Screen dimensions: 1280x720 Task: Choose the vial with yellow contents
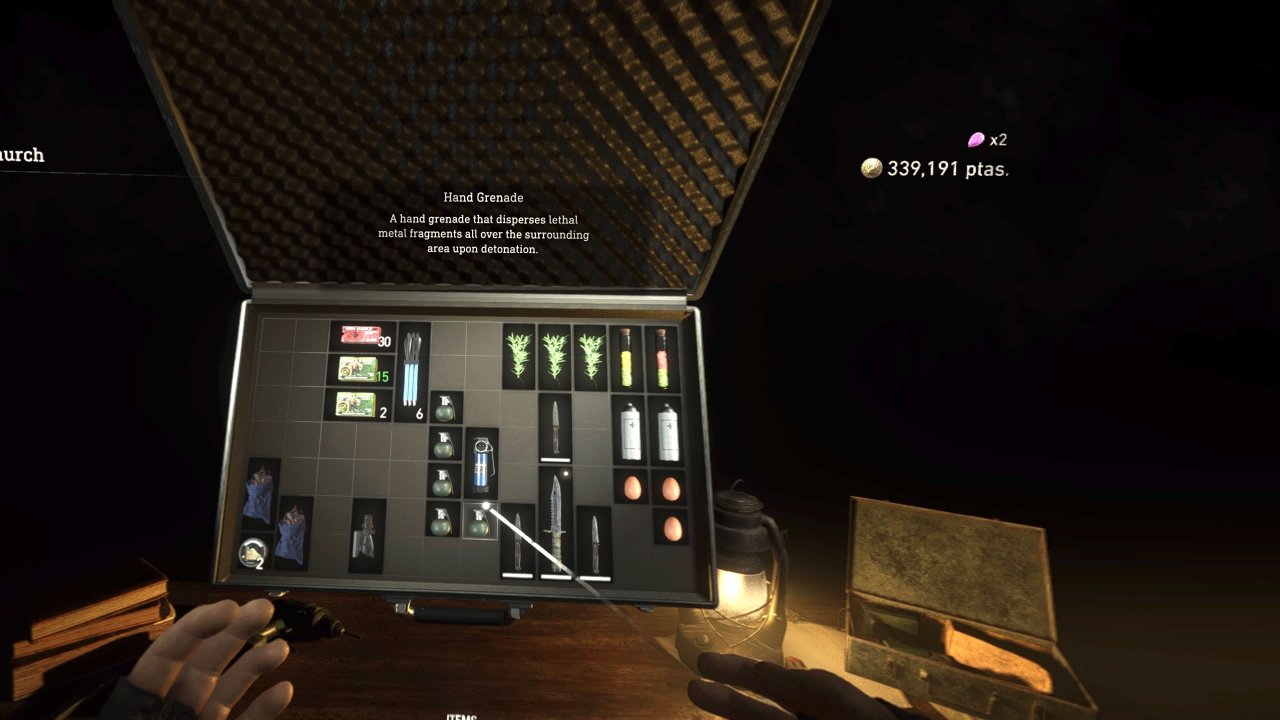(627, 357)
